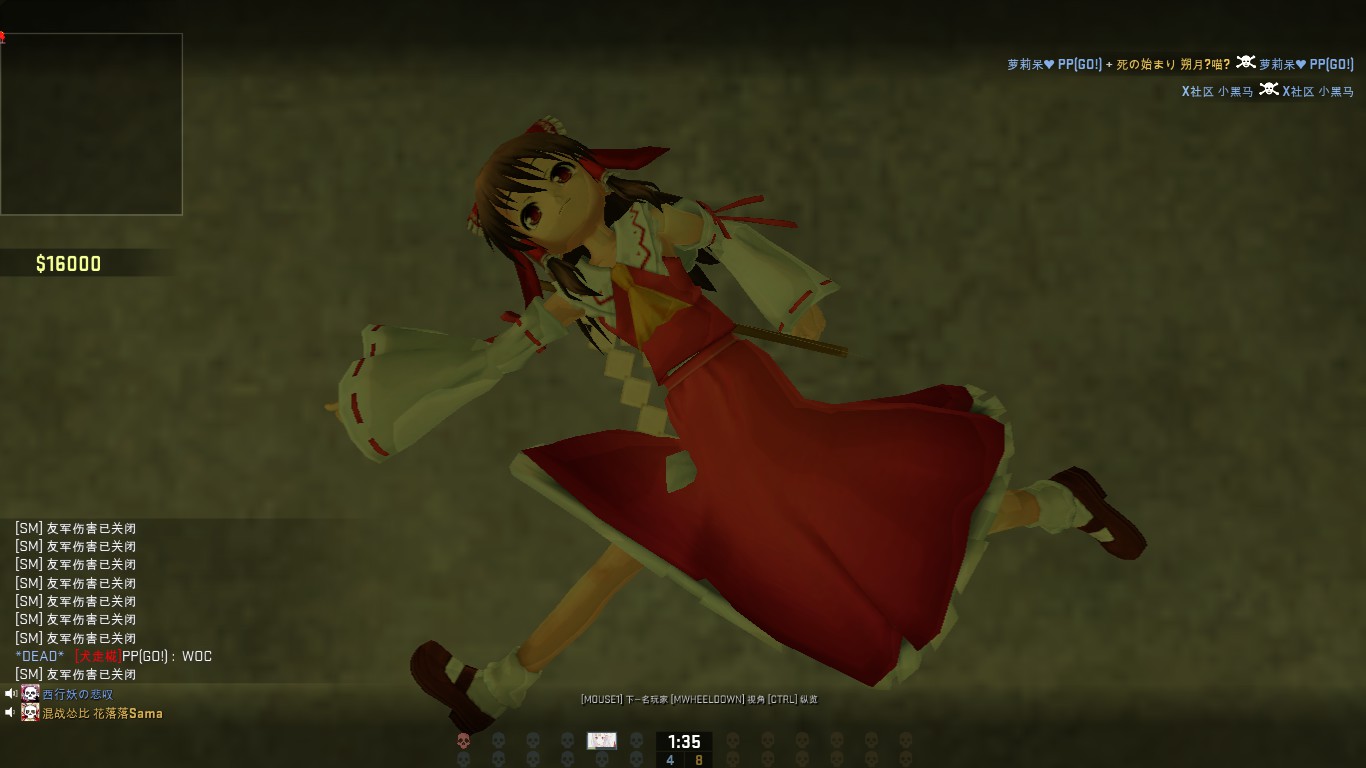This screenshot has width=1366, height=768.
Task: Click the latest [SM] 友军伤害已关闭 message
Action: (75, 674)
